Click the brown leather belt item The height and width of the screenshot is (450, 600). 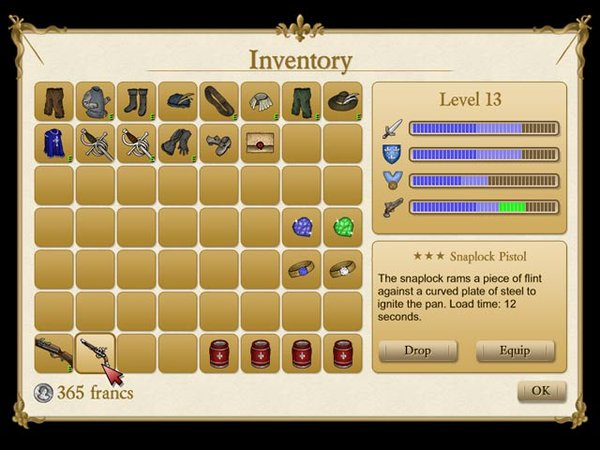pos(219,102)
